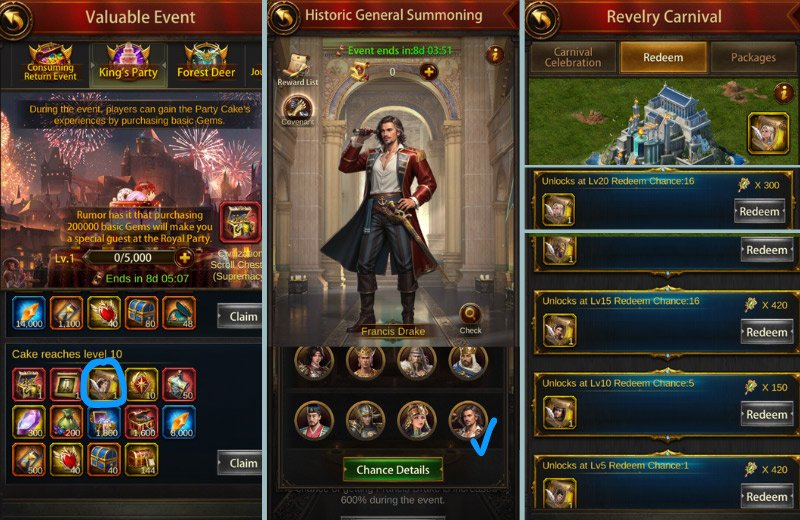Go back from Revelry Carnival
Screen dimensions: 800x520
[541, 17]
